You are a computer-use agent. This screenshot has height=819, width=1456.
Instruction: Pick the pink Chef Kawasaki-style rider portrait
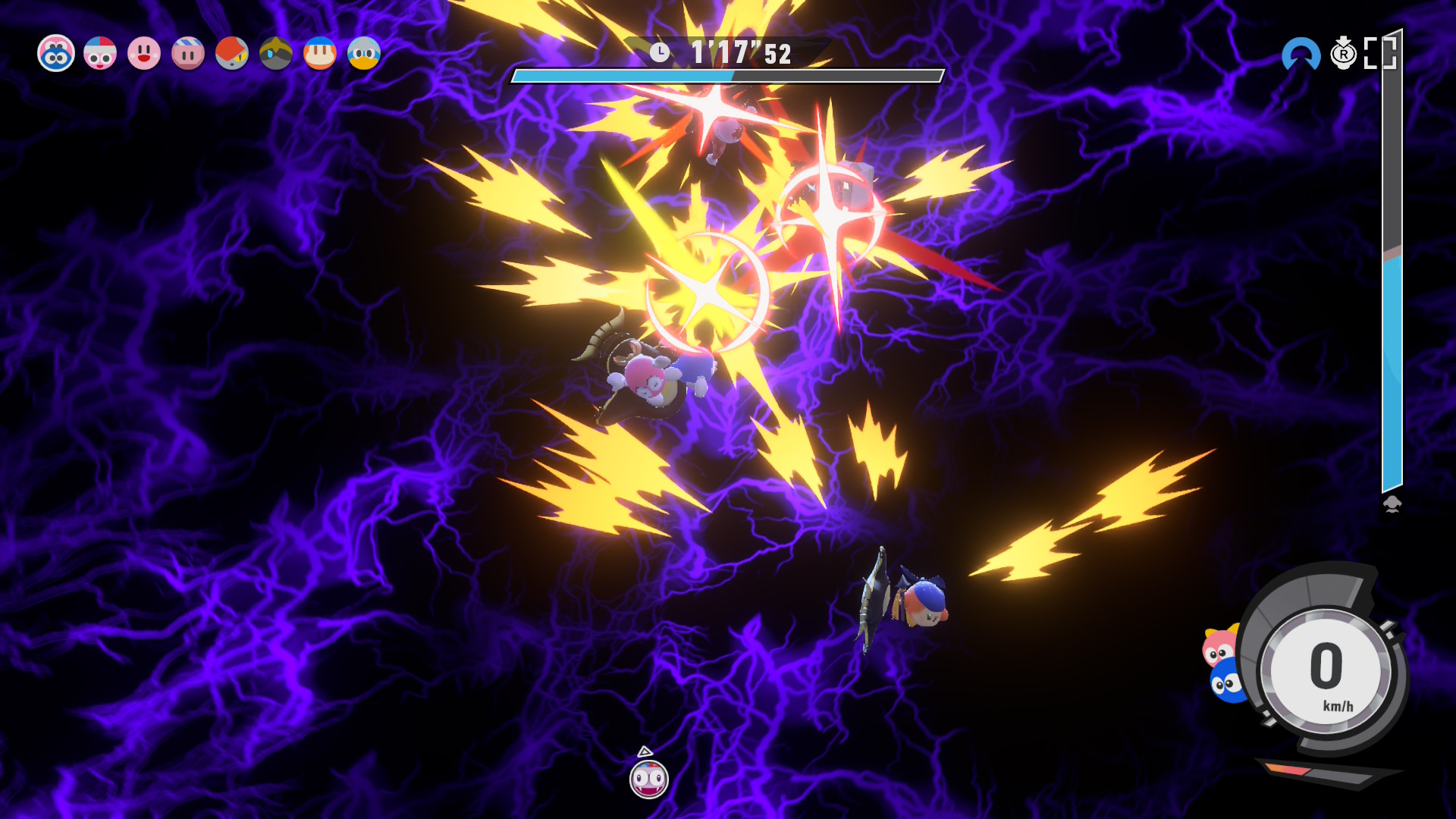coord(100,54)
